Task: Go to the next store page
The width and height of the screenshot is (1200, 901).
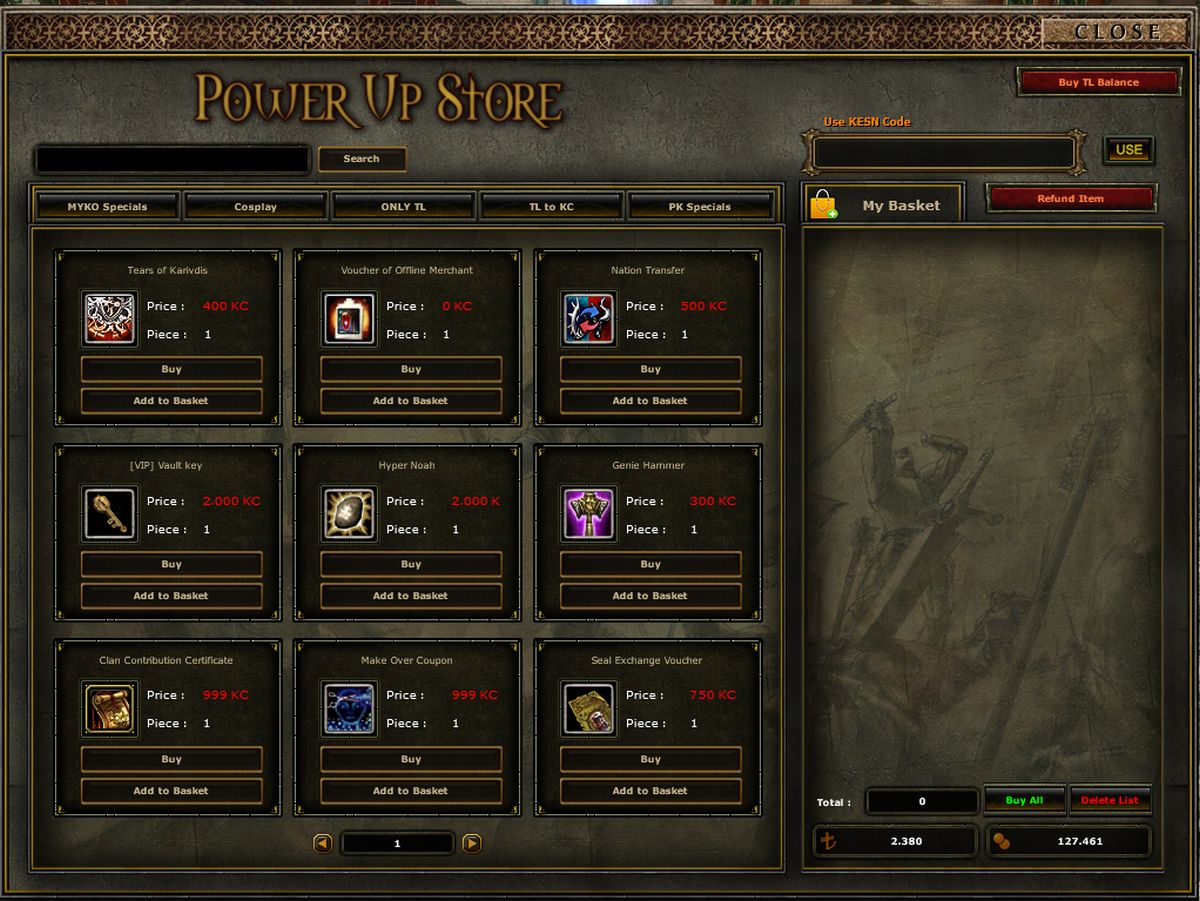Action: click(x=472, y=843)
